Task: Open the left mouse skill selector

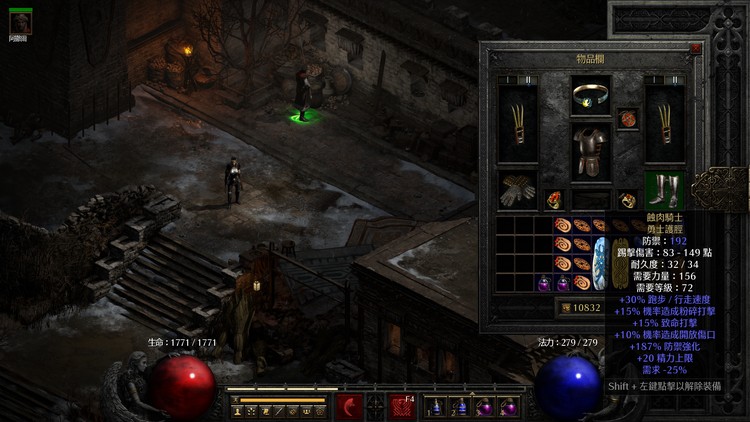Action: coord(349,407)
